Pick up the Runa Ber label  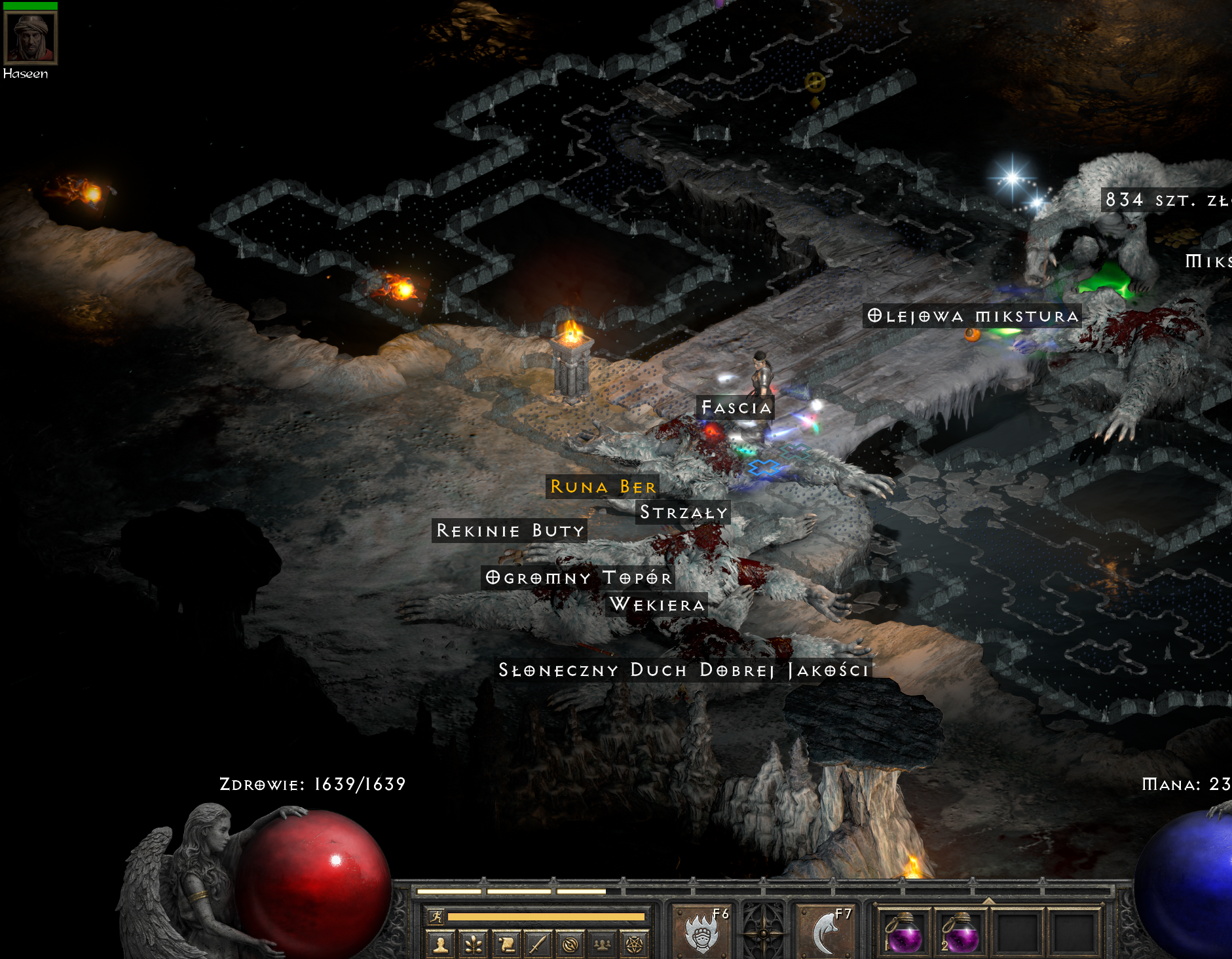click(x=603, y=487)
